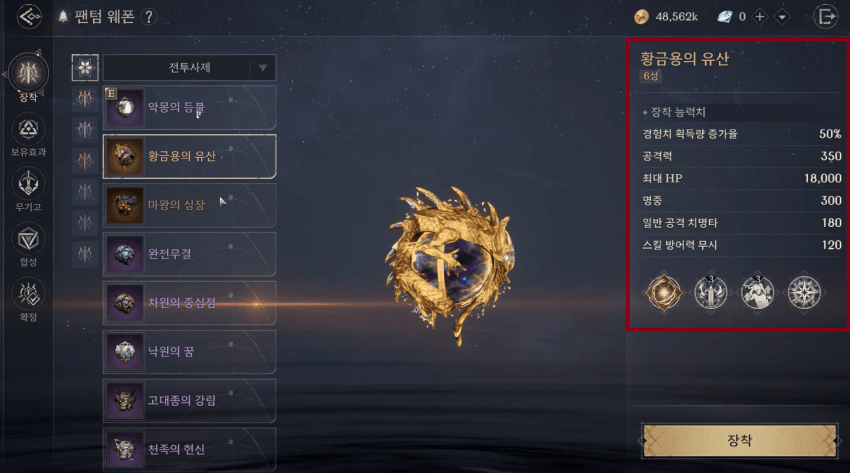The image size is (850, 473).
Task: Select the 완전무결 weapon row
Action: [x=189, y=254]
